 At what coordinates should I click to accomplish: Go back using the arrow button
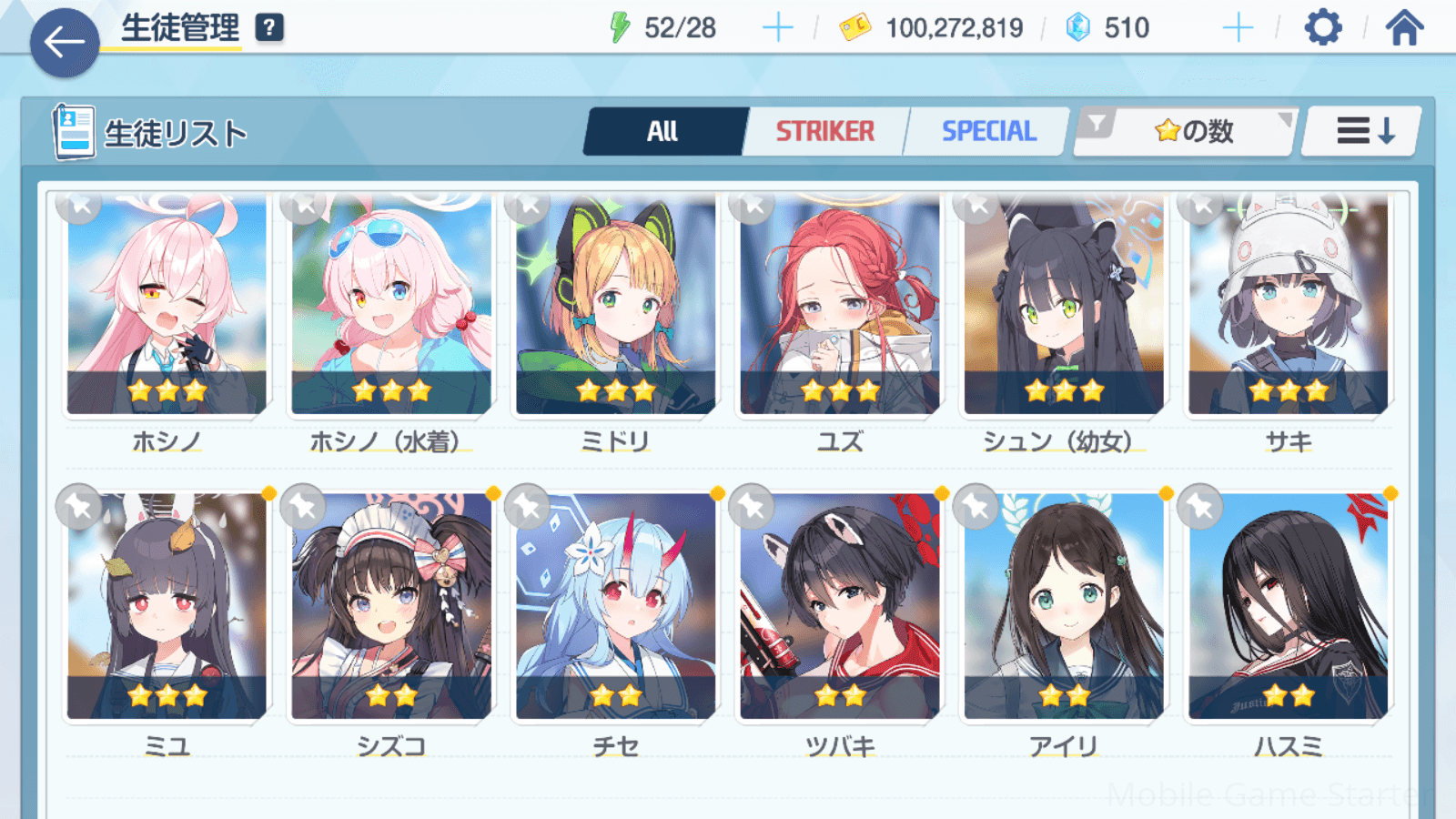click(64, 42)
